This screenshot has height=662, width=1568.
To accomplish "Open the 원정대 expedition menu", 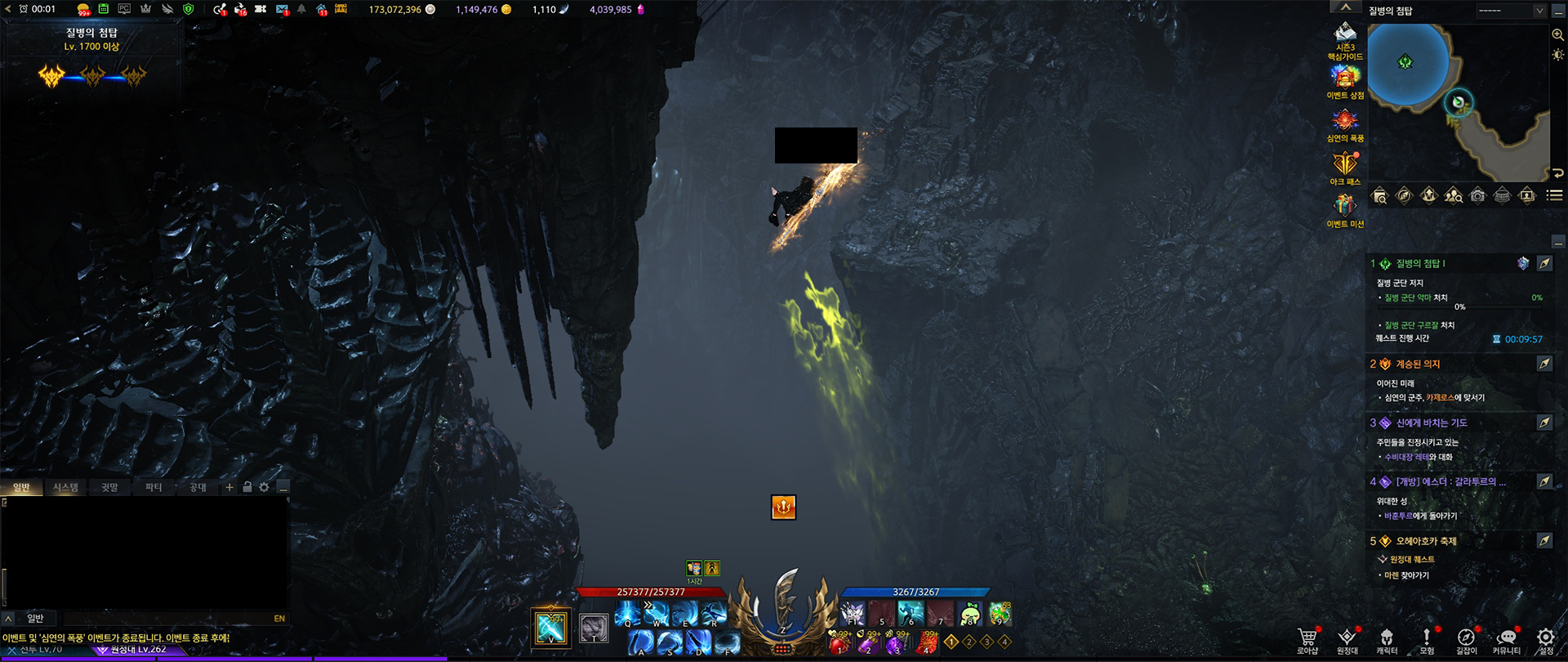I will click(x=1347, y=639).
